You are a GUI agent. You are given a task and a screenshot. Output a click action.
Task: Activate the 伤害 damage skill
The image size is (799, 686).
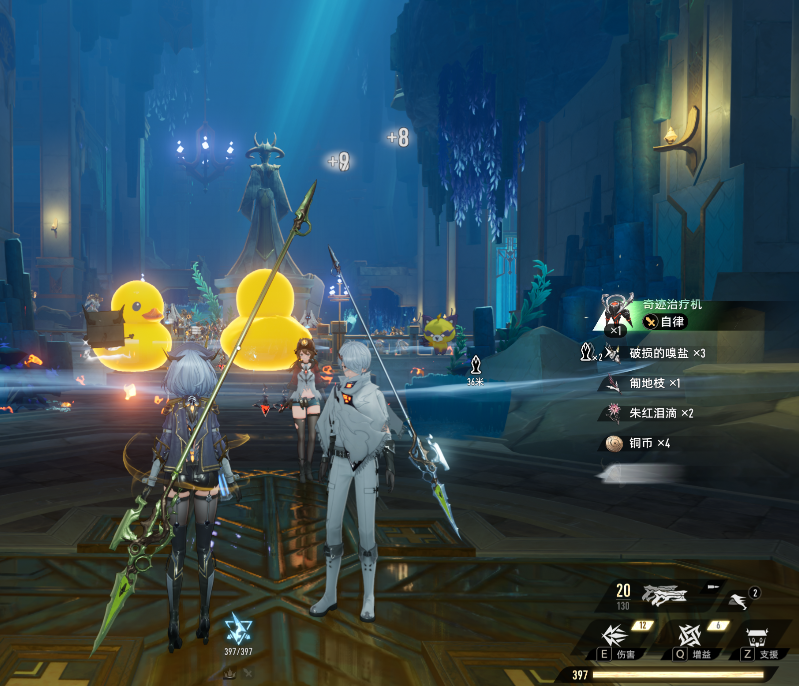[617, 638]
